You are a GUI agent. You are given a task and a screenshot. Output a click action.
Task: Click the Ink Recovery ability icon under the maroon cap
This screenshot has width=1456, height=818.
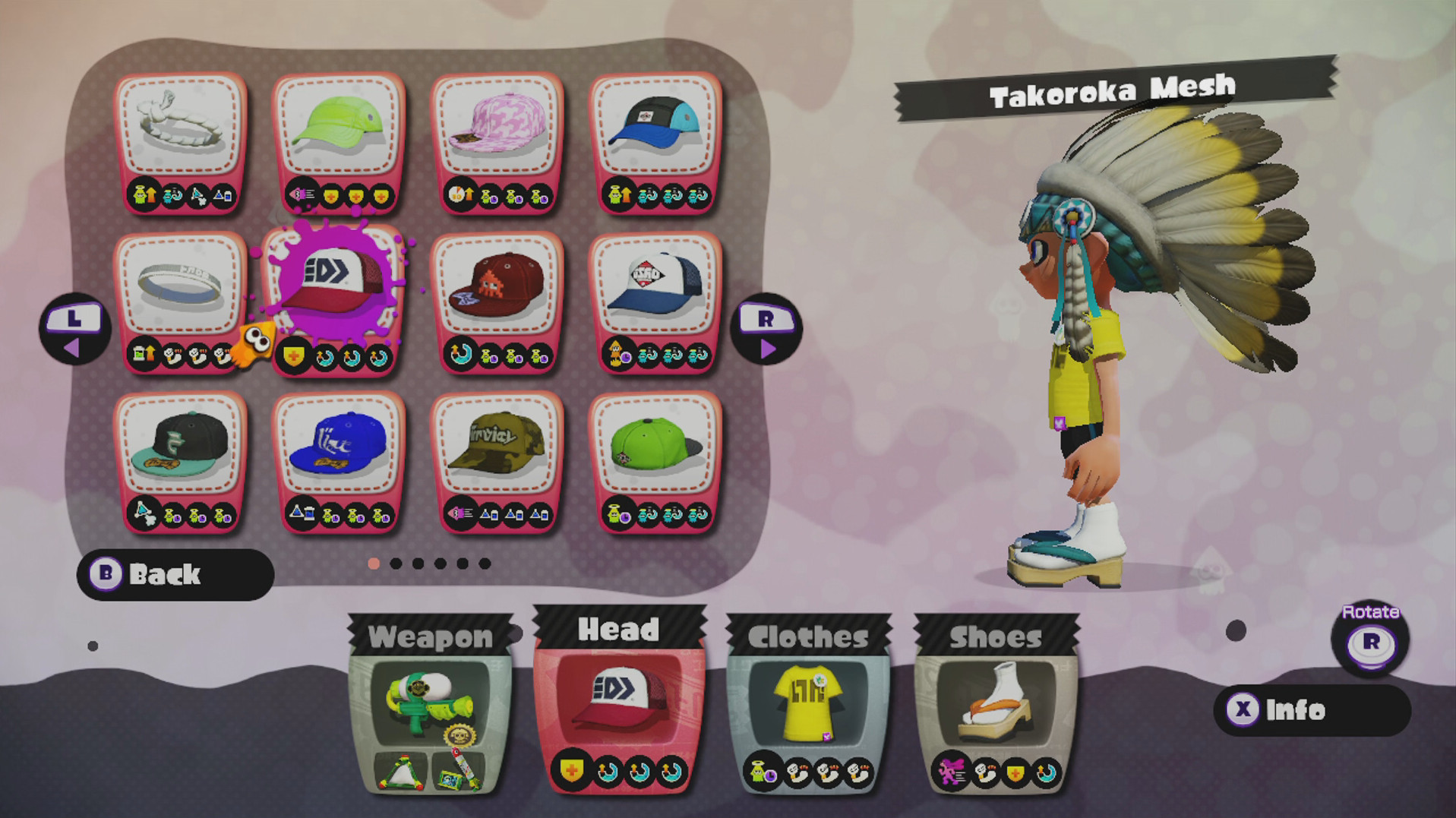pyautogui.click(x=461, y=353)
